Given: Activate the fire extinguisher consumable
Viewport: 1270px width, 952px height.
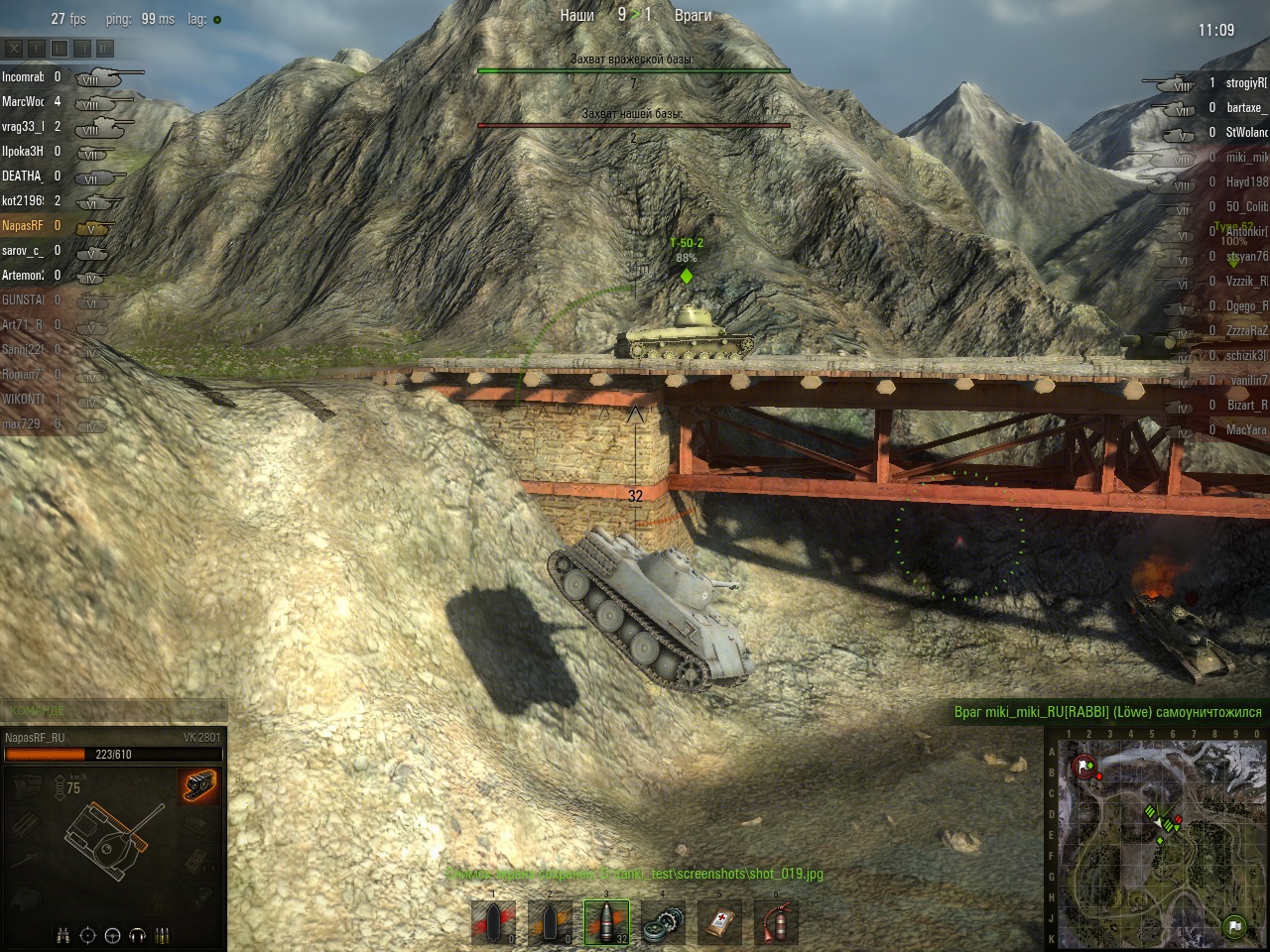Looking at the screenshot, I should pos(777,923).
